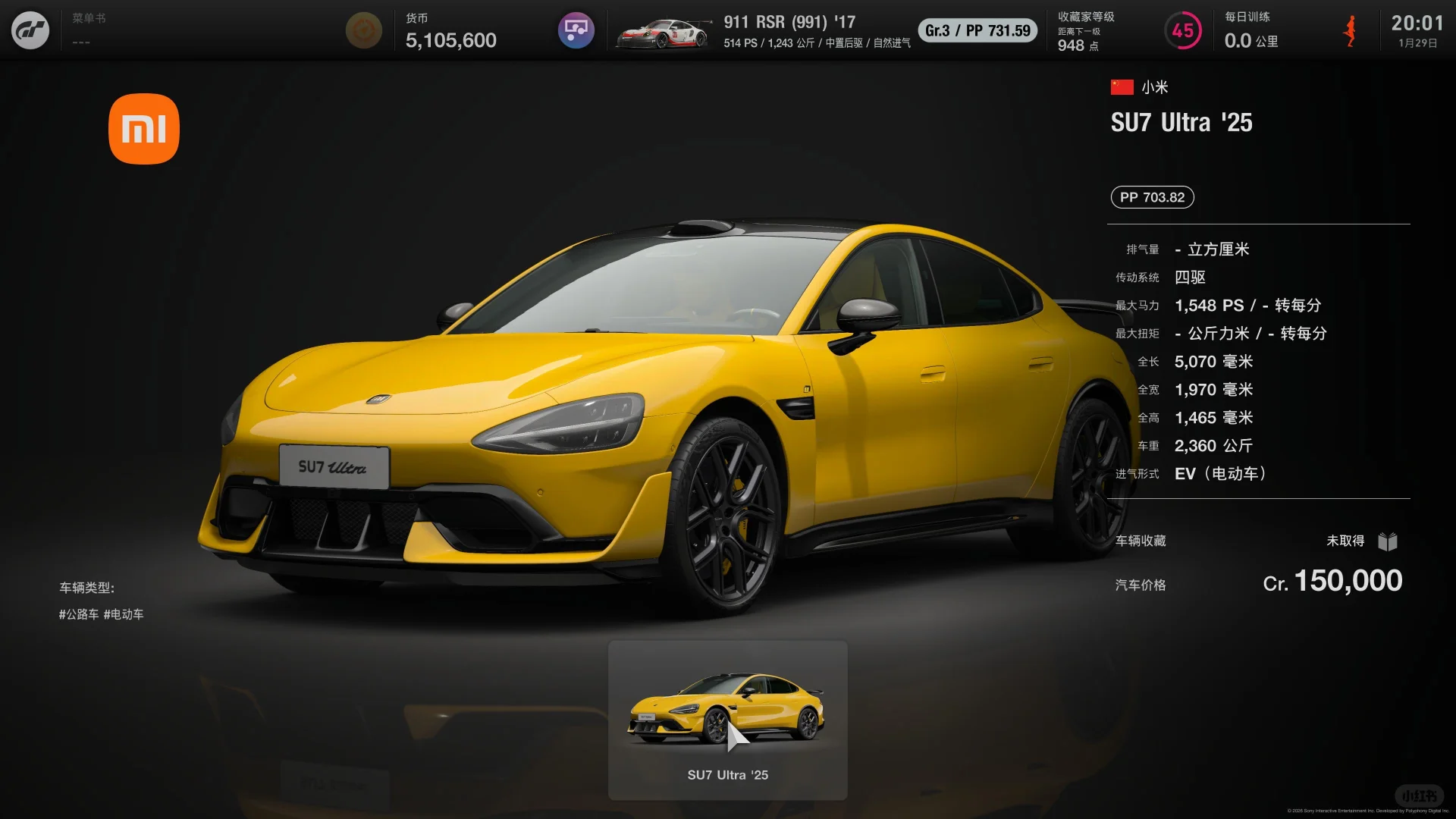Click the GT logo in top bar
1456x819 pixels.
pos(30,31)
